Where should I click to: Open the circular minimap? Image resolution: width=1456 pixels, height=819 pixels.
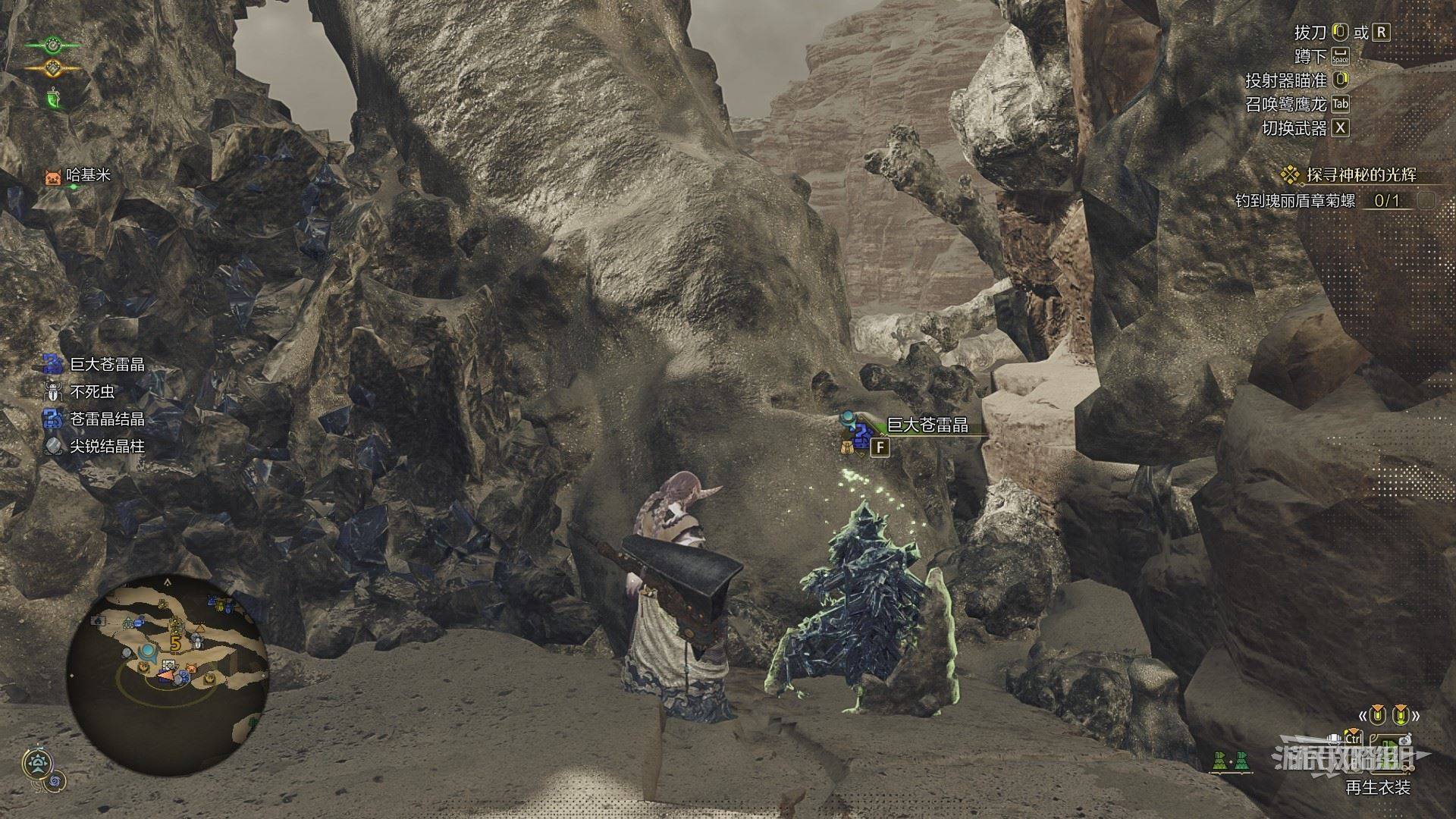click(x=167, y=654)
